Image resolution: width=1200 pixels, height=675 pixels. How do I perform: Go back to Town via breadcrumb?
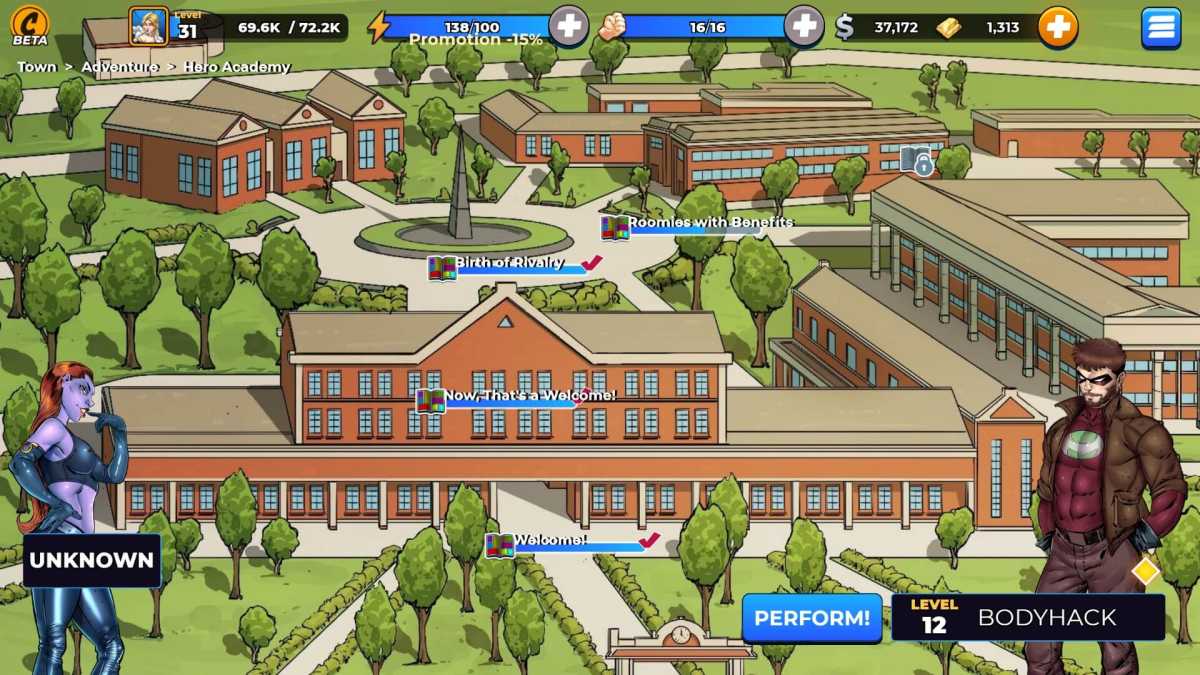point(37,67)
